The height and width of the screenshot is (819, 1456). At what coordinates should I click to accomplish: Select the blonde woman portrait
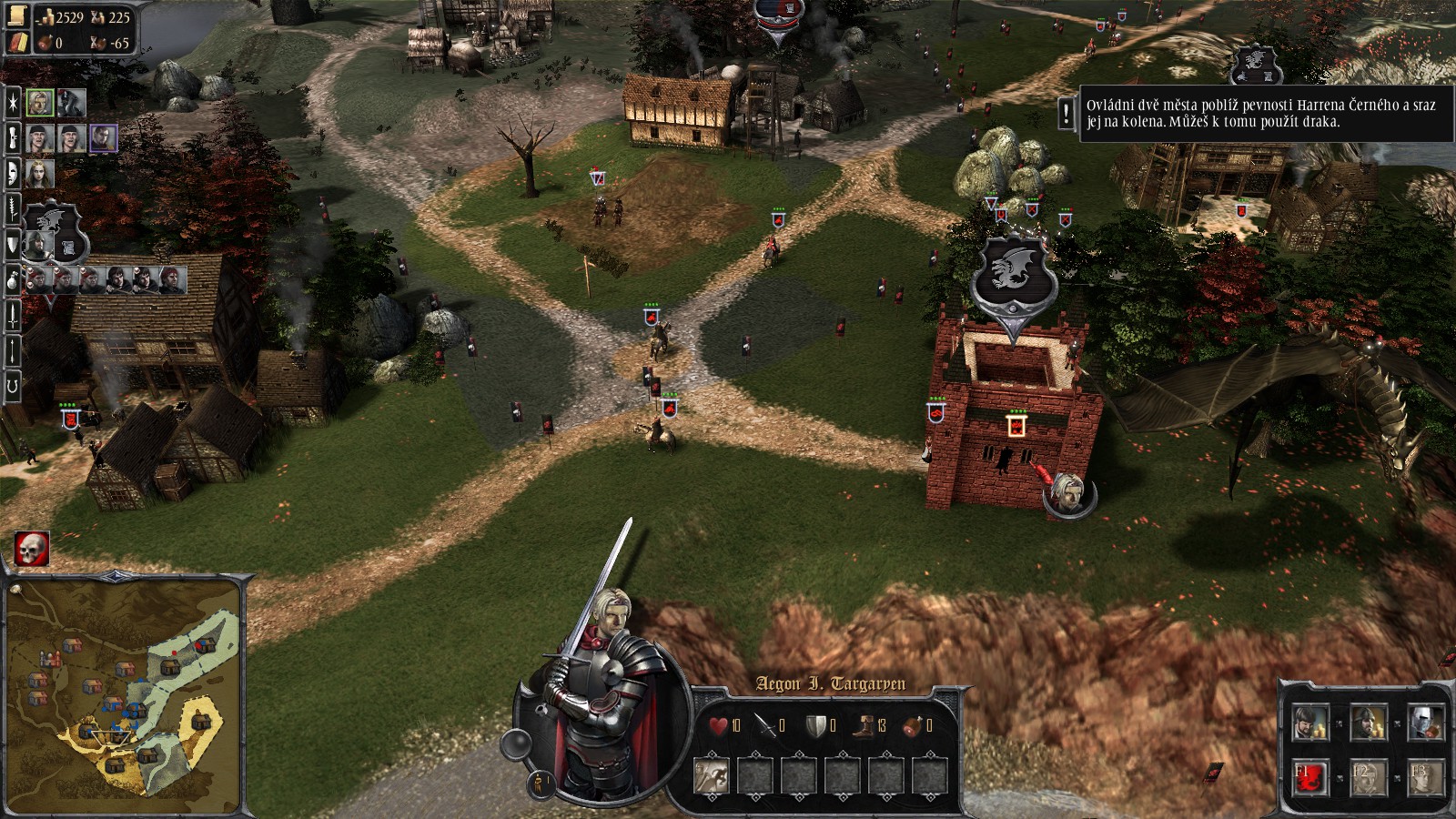[39, 173]
